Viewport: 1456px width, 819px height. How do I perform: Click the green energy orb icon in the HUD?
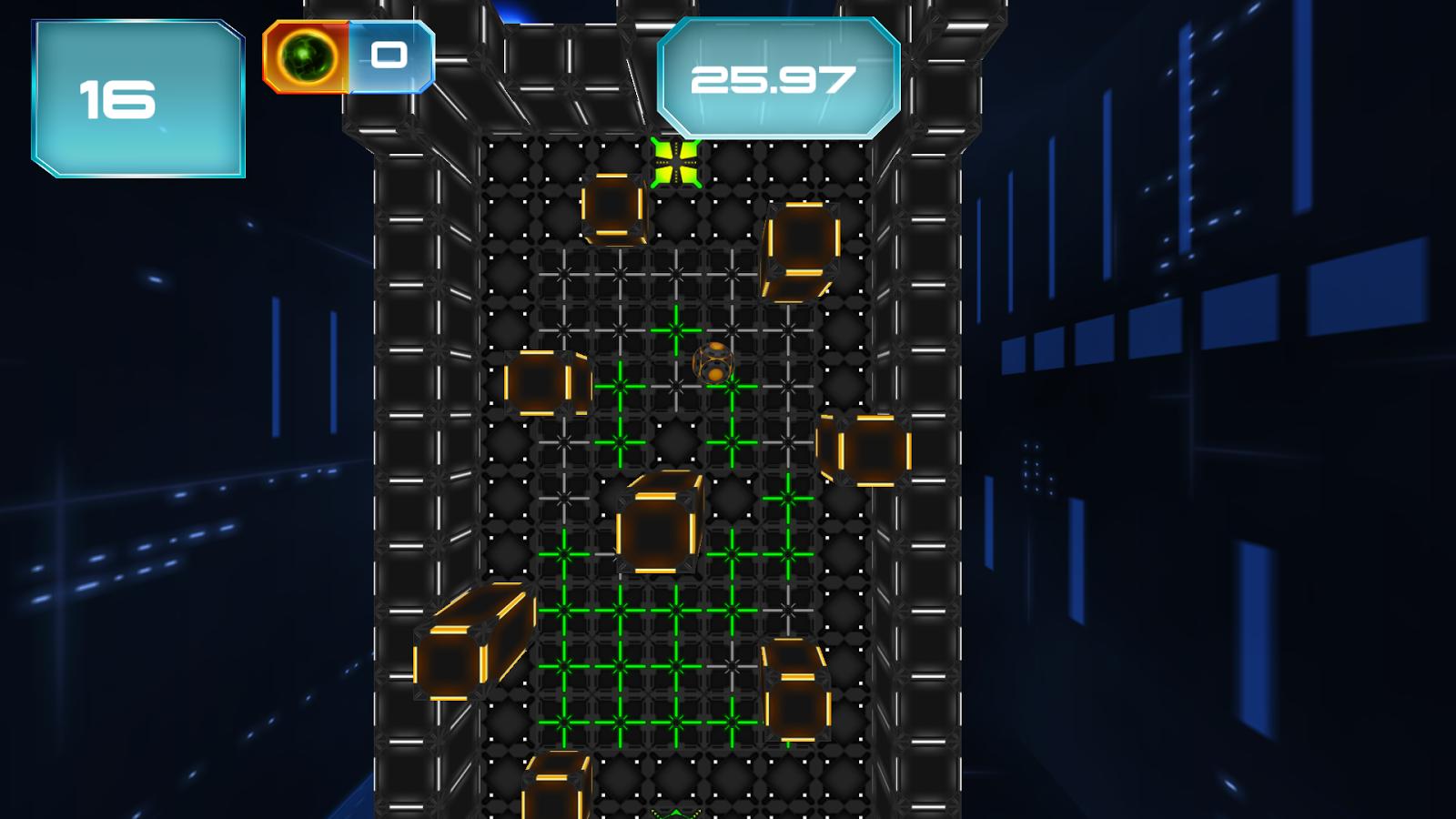tap(303, 56)
